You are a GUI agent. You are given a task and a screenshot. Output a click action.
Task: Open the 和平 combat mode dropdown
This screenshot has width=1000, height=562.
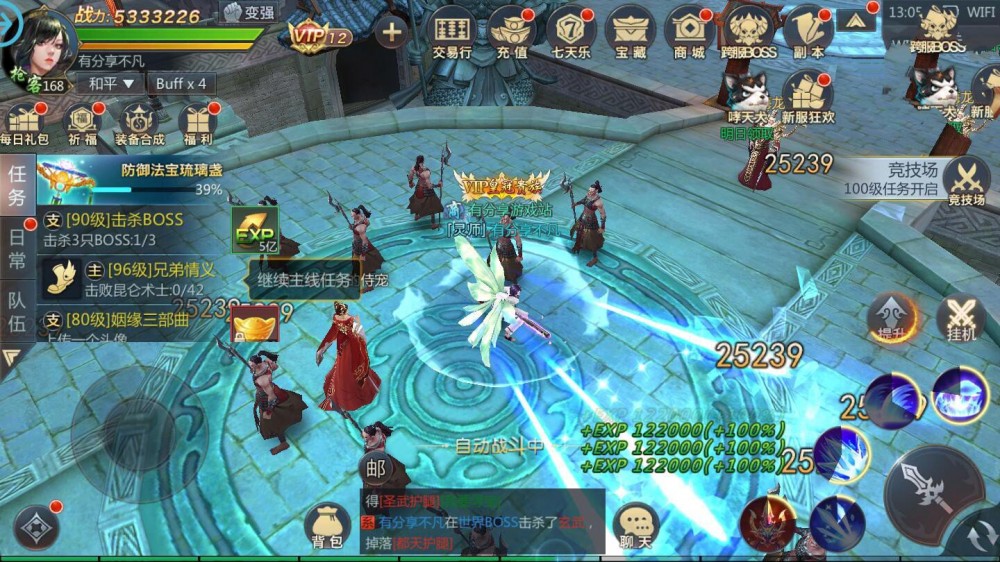tap(111, 84)
